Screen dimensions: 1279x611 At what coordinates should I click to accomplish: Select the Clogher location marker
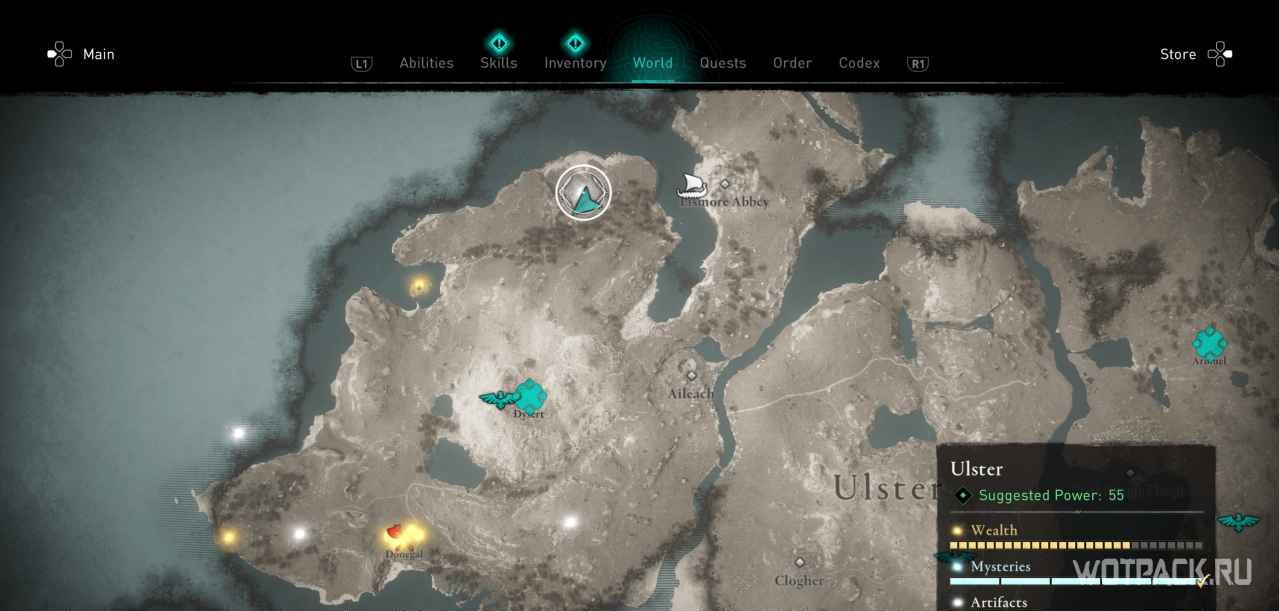(799, 563)
